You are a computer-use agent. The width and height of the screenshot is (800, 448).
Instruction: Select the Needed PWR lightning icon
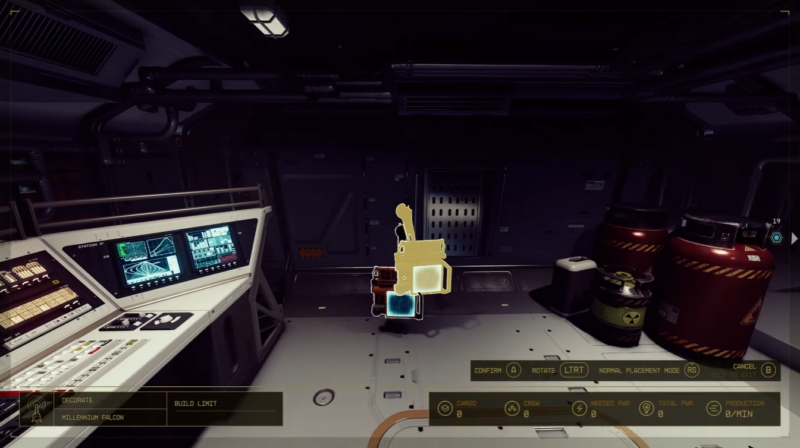pos(578,408)
